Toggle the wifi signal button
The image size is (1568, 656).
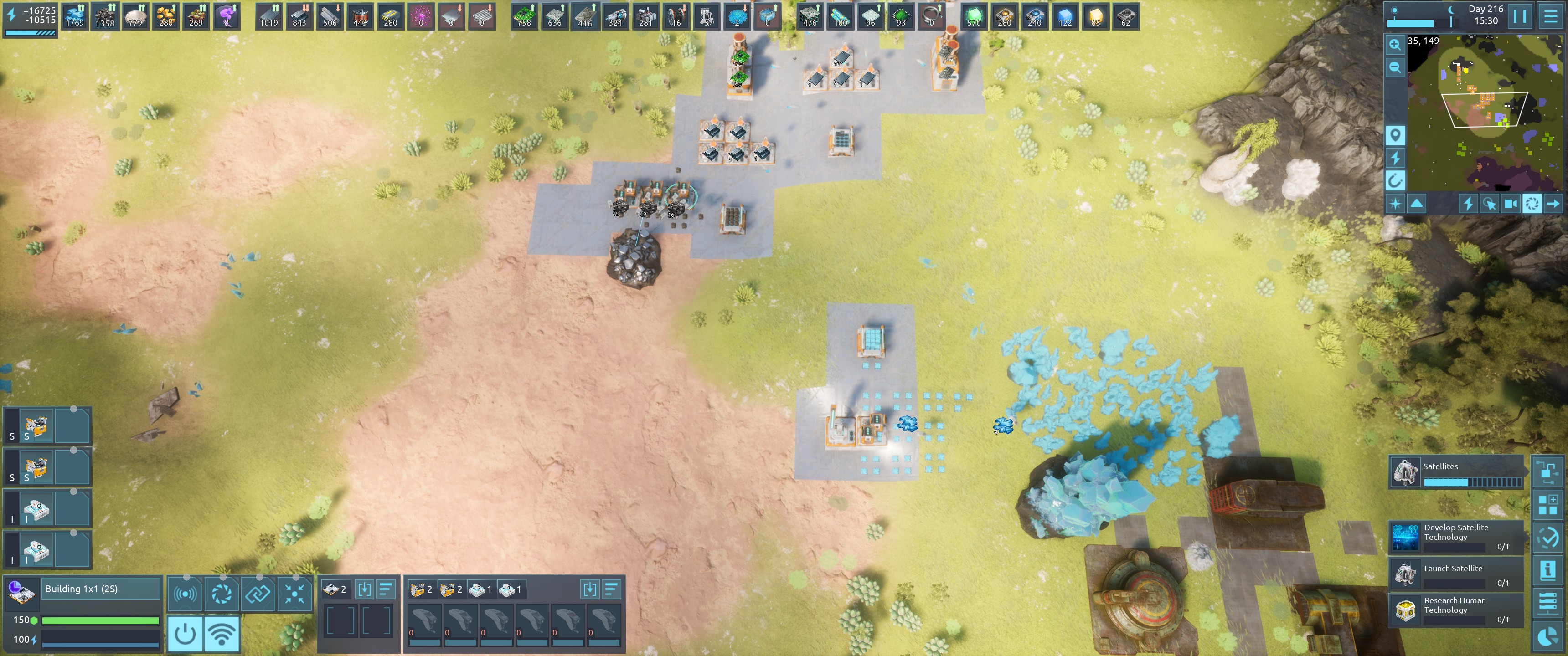(222, 634)
